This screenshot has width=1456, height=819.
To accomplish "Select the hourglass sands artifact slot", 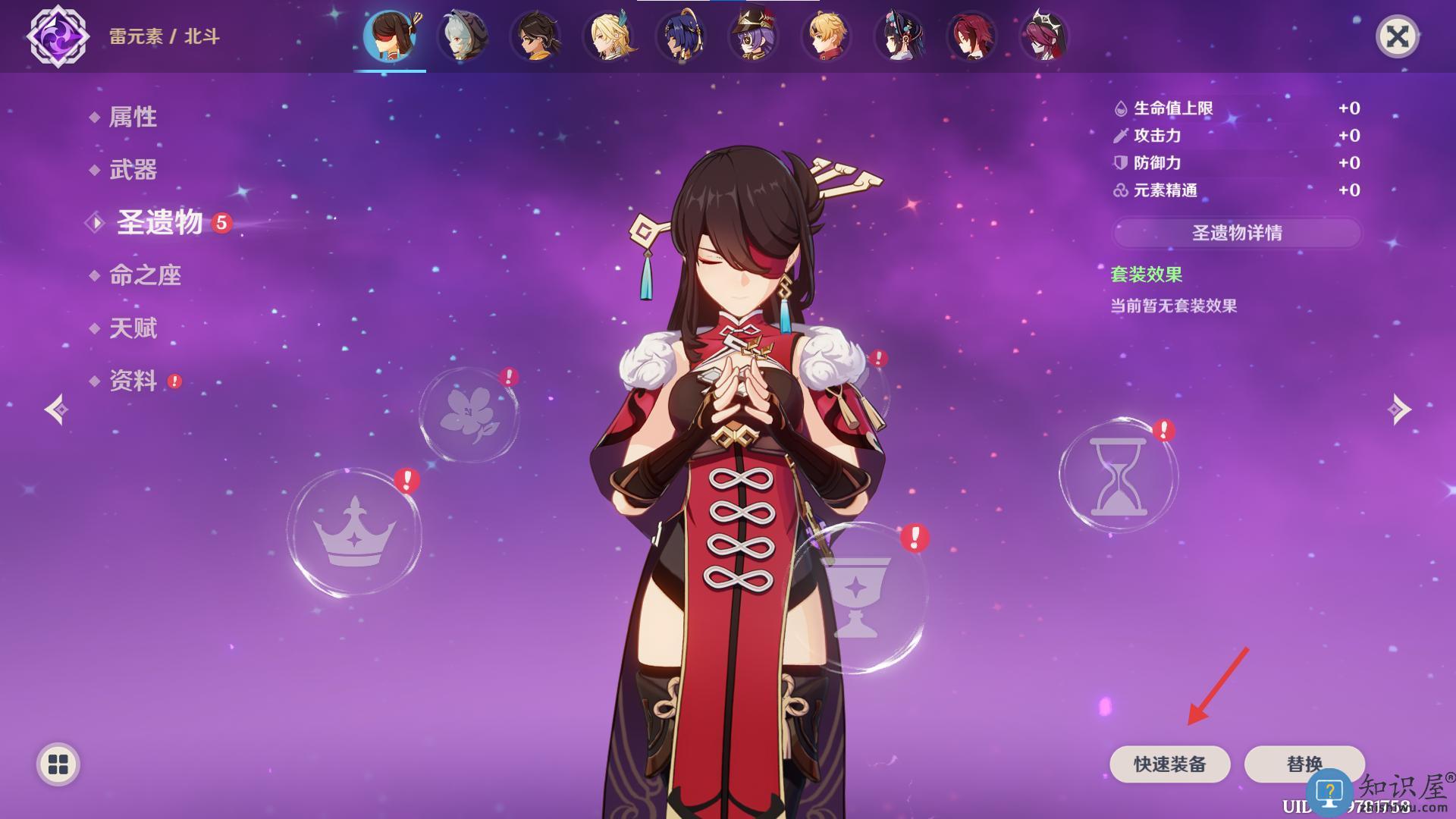I will pyautogui.click(x=1118, y=475).
